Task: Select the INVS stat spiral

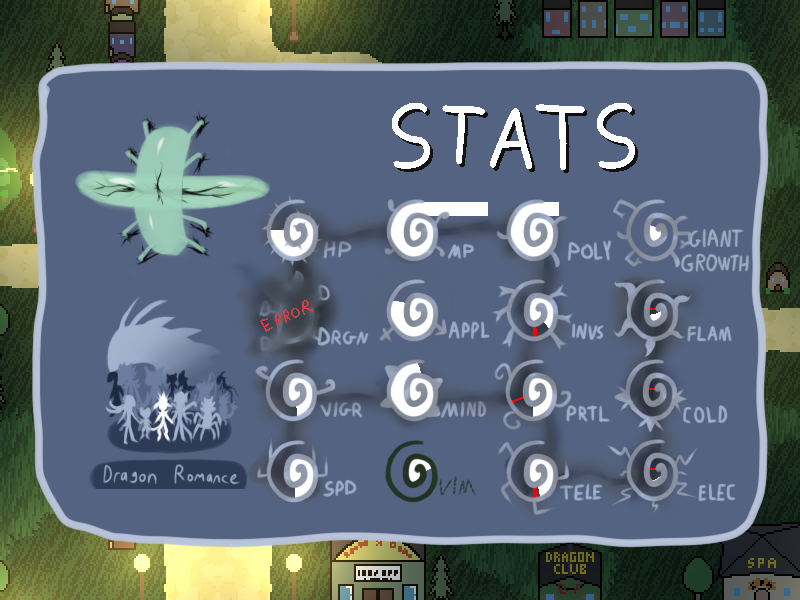Action: point(535,313)
